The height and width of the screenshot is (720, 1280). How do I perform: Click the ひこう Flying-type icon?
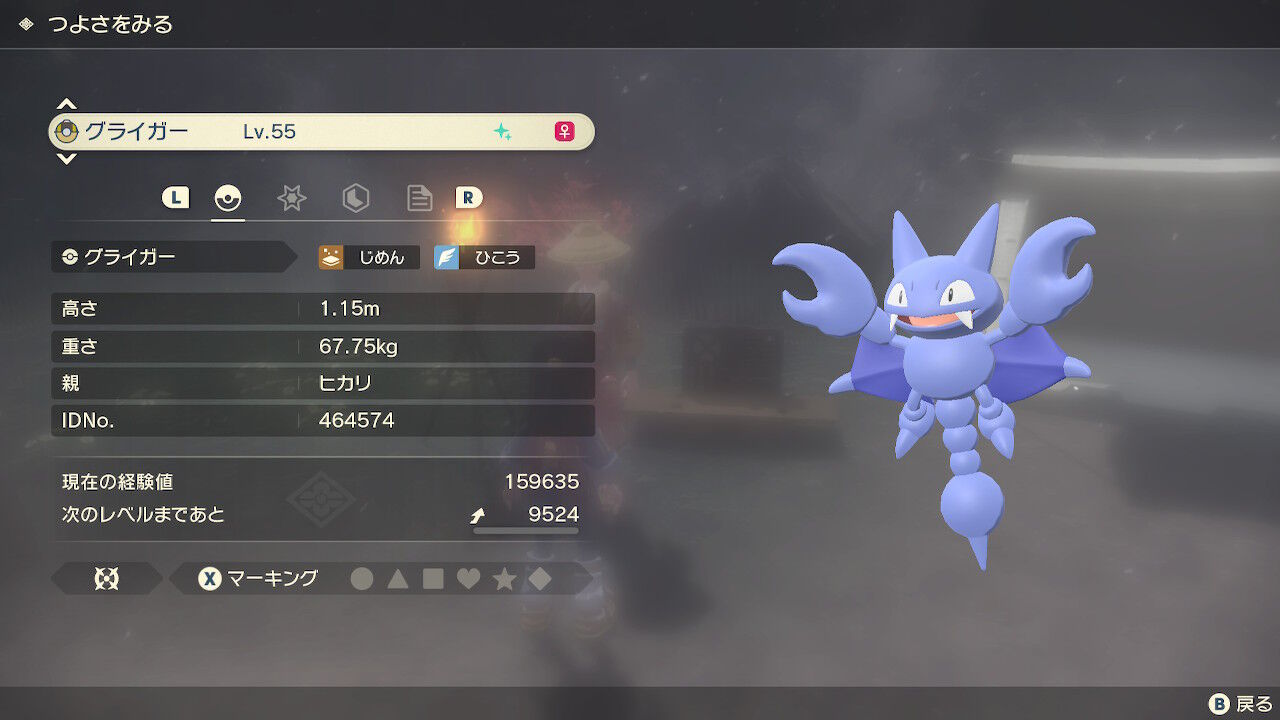(484, 257)
